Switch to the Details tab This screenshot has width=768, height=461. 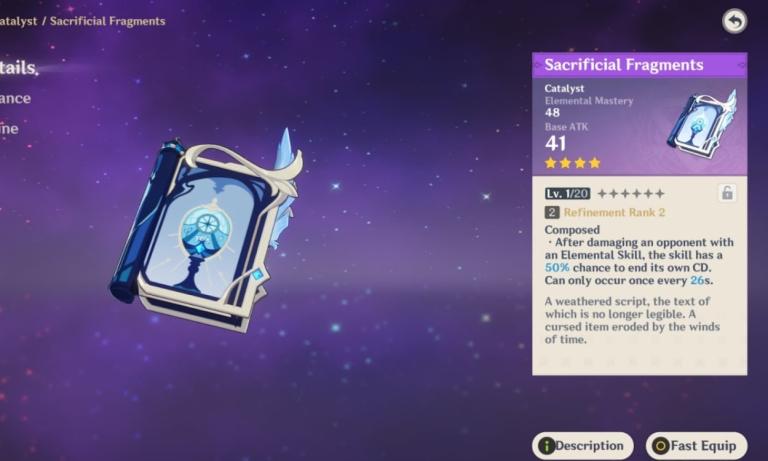(x=18, y=68)
